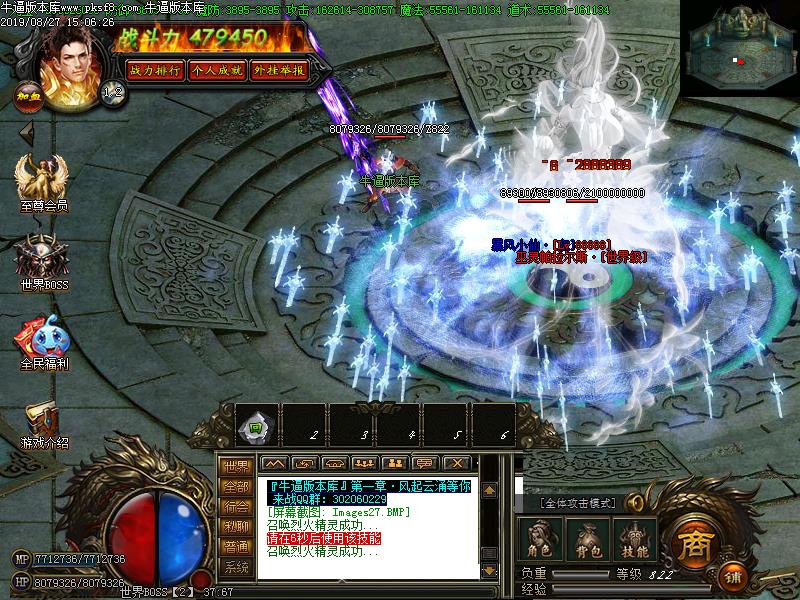
Task: Open the 个人成就 achievements panel
Action: point(217,70)
